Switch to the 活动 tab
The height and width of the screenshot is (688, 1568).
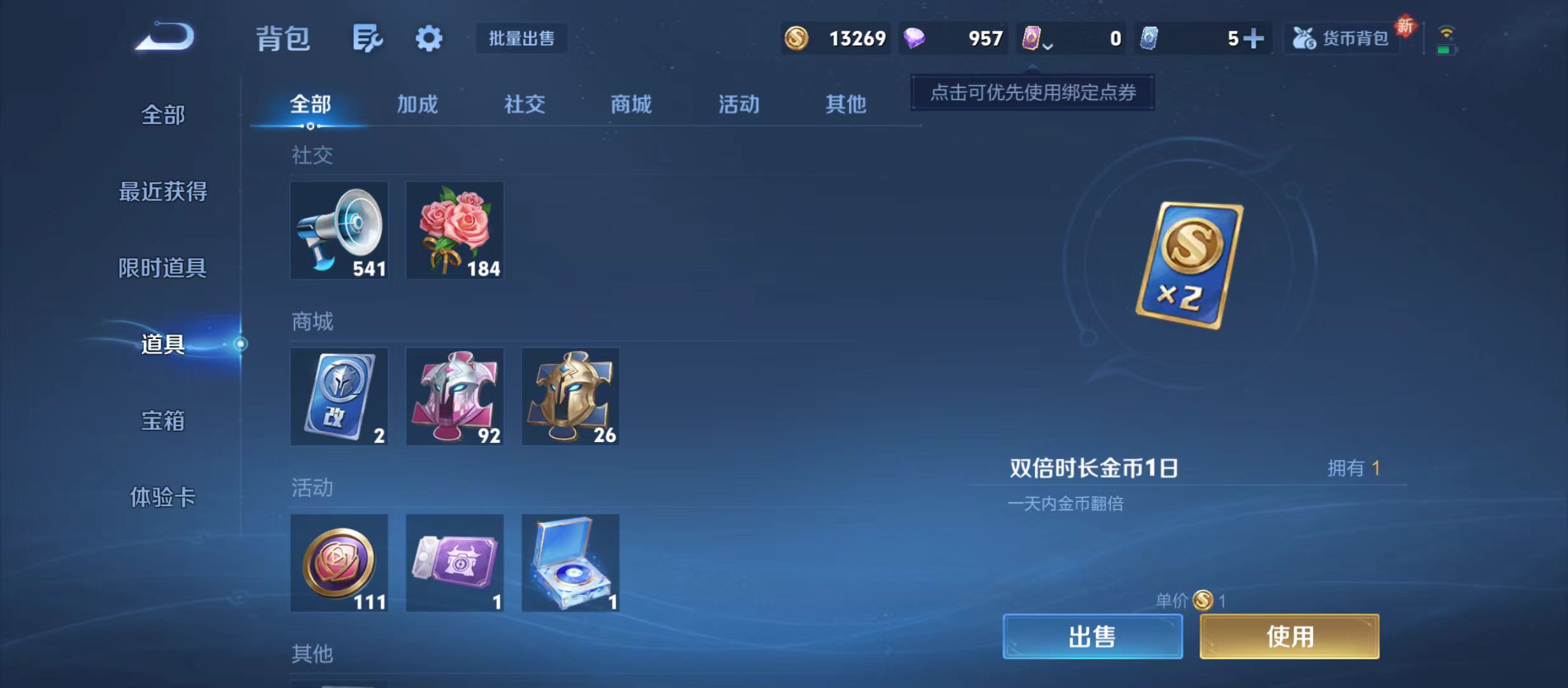[x=737, y=104]
